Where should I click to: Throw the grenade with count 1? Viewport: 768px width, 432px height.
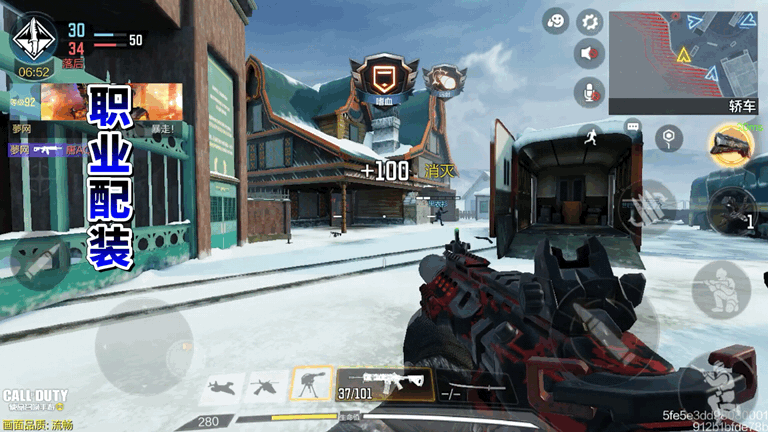point(735,210)
